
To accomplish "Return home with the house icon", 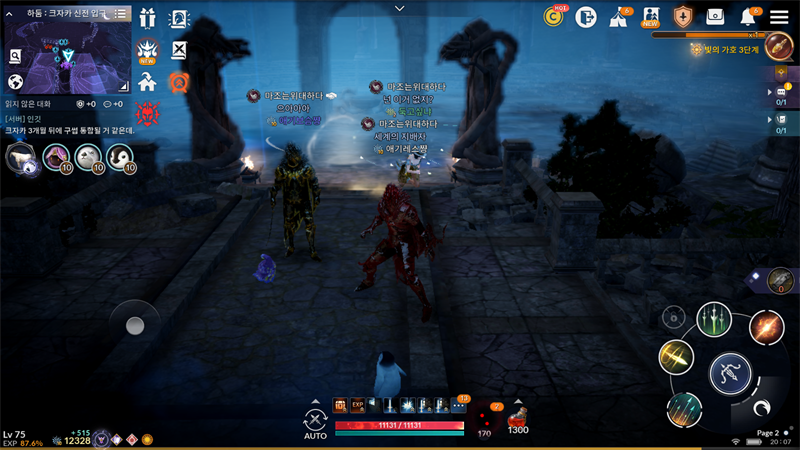I will point(148,82).
